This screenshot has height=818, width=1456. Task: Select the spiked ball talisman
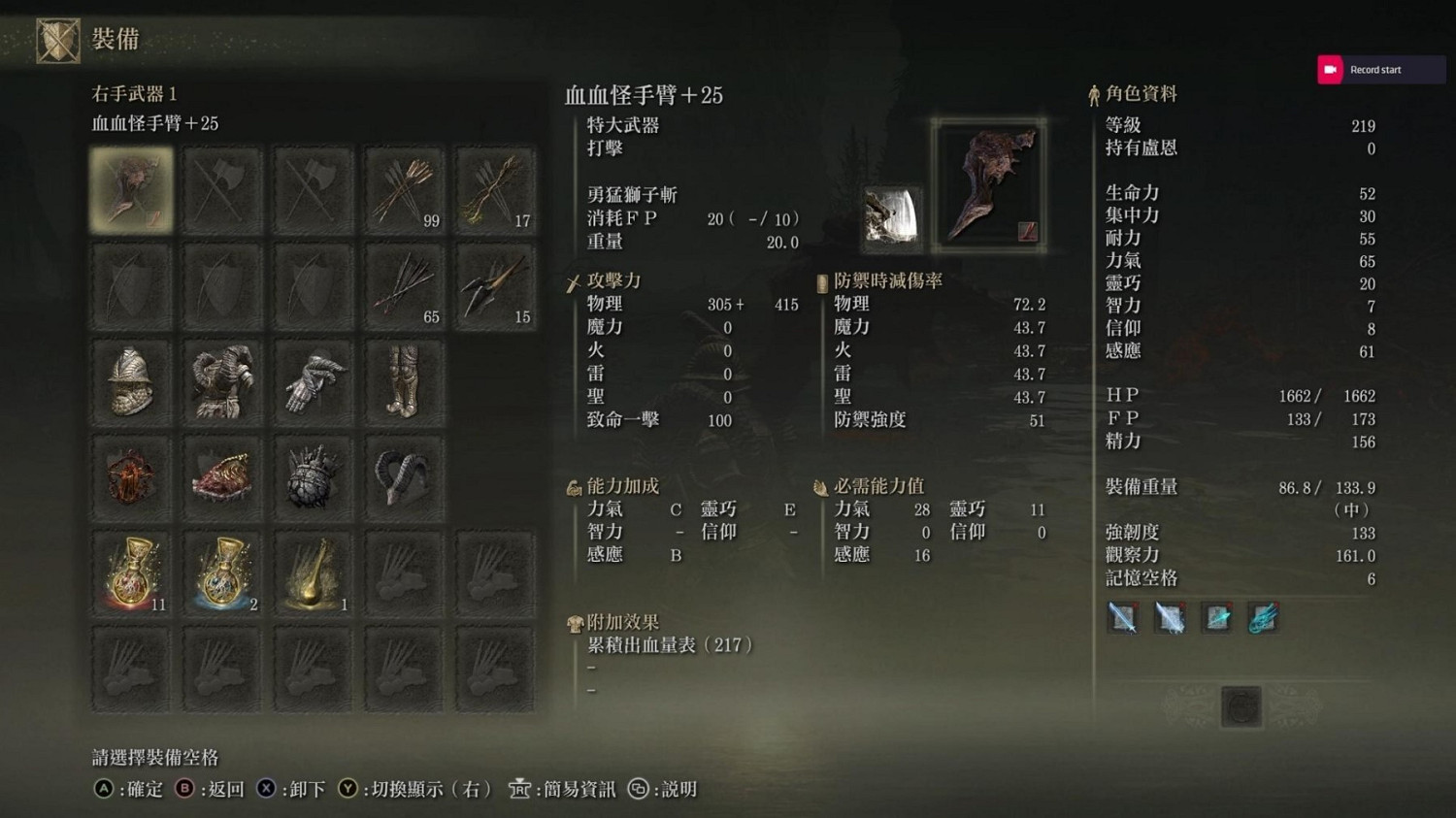point(314,475)
